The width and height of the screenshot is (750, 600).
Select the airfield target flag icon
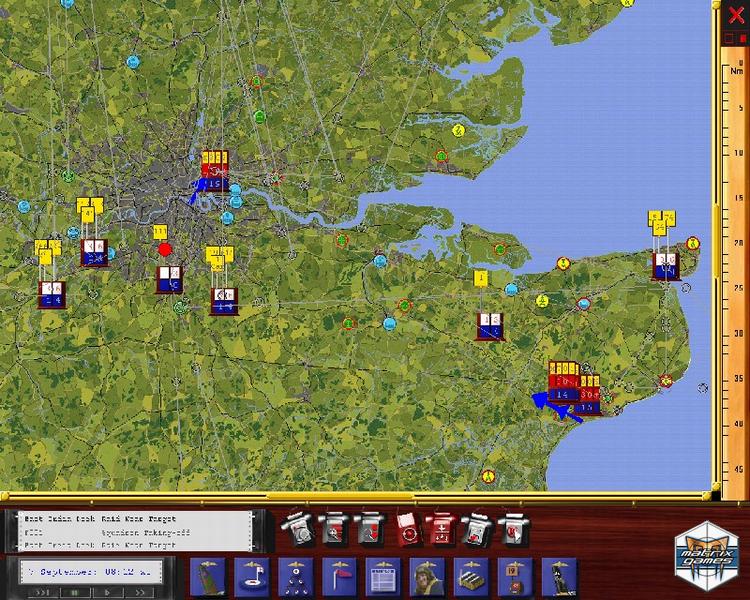(x=251, y=577)
